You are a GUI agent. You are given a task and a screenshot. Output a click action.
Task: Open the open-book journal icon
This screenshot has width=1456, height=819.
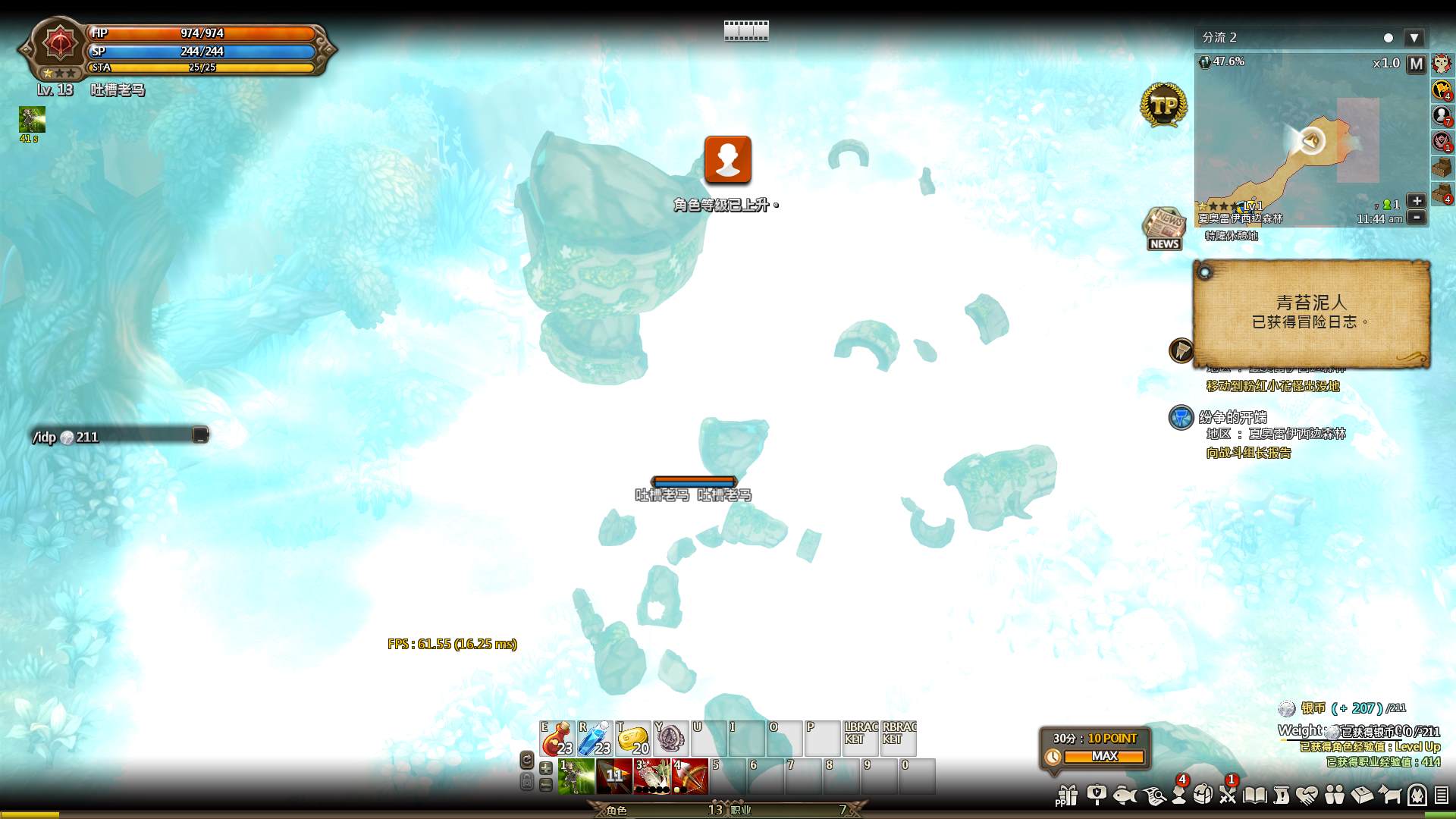click(x=1255, y=795)
